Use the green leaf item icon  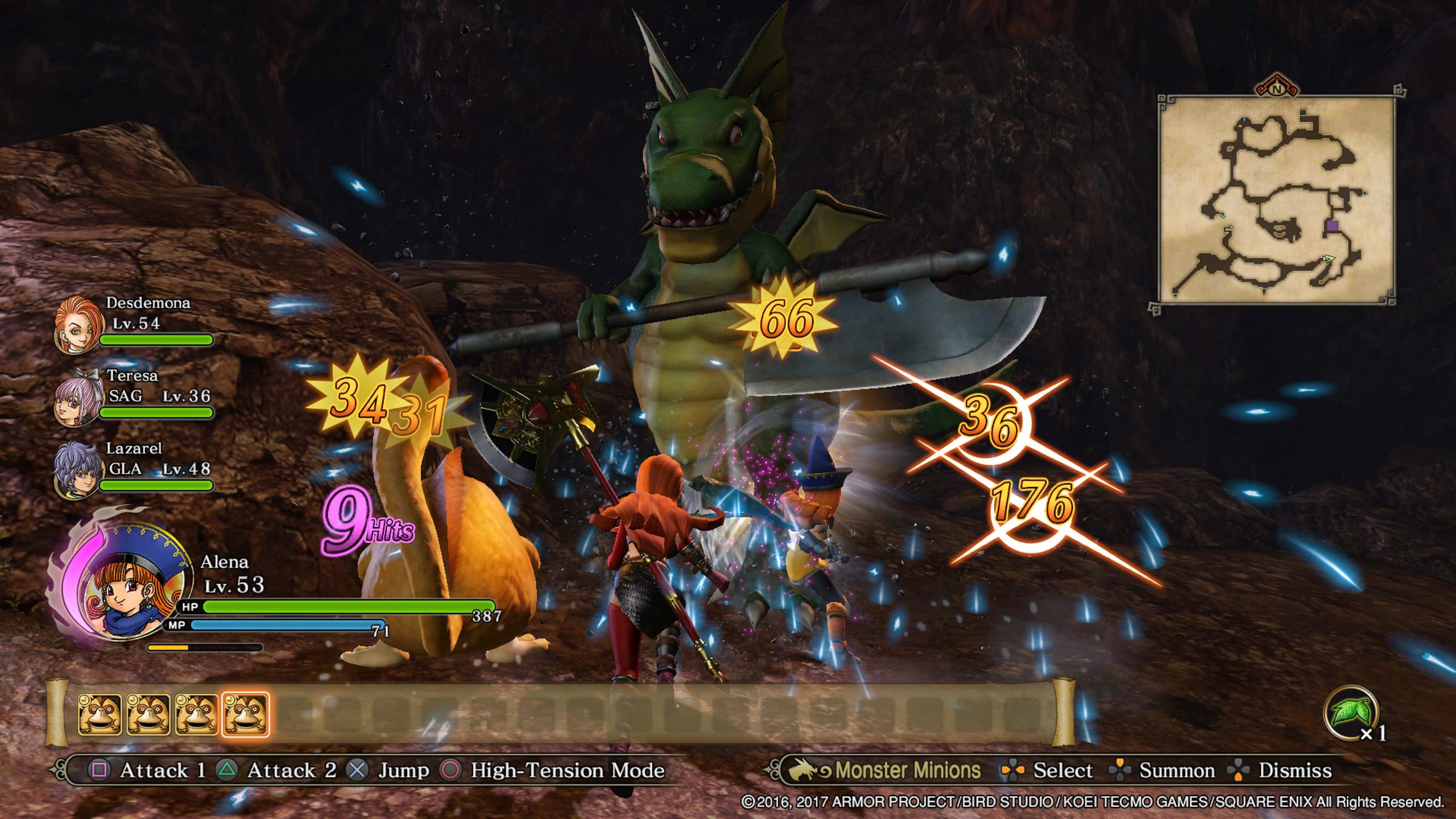click(1350, 712)
